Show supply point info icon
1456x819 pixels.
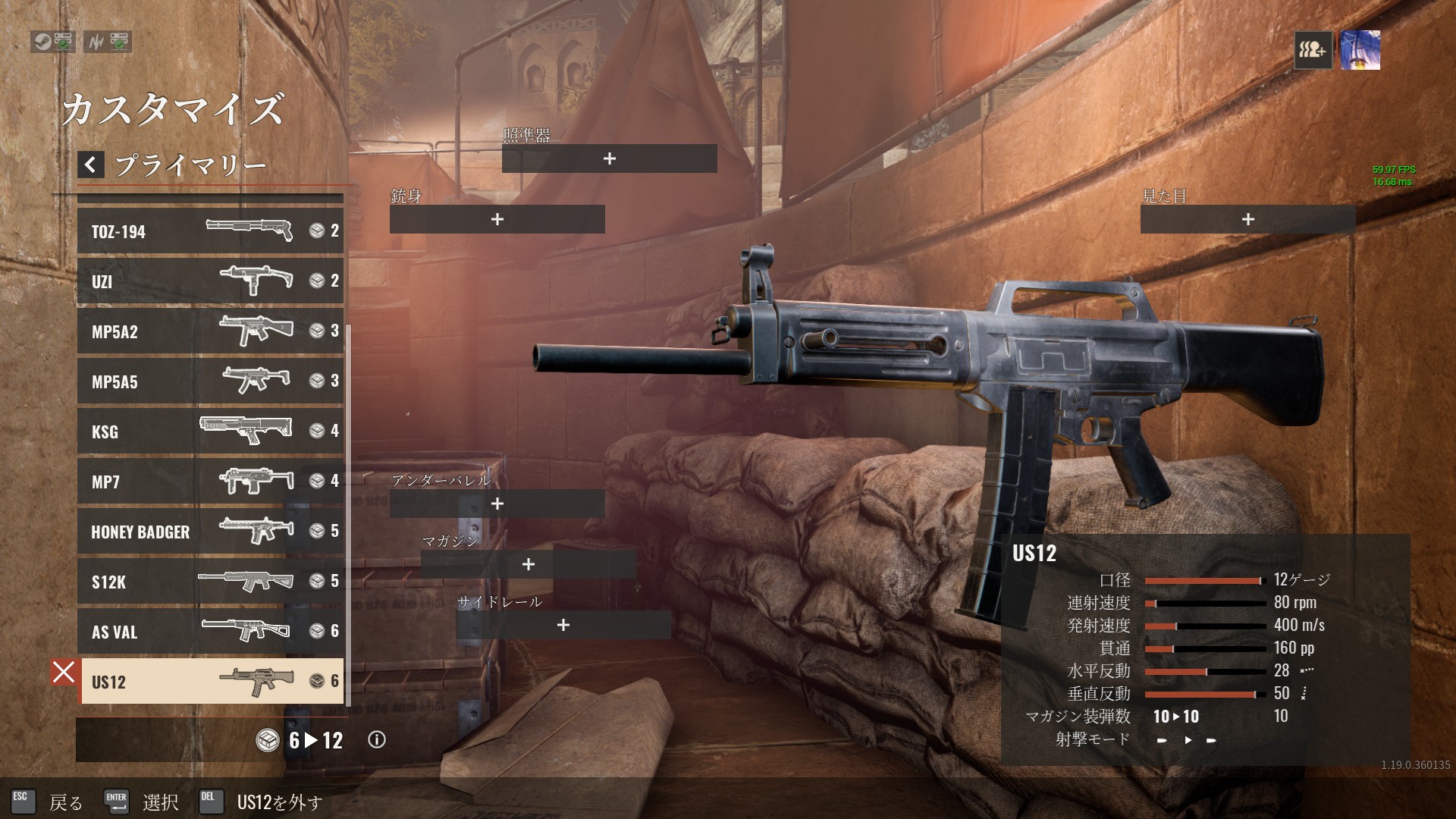[x=376, y=740]
